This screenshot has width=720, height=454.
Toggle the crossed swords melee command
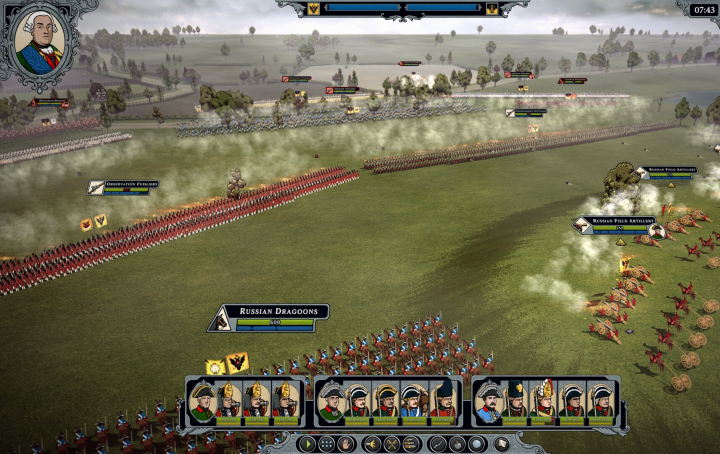[391, 443]
